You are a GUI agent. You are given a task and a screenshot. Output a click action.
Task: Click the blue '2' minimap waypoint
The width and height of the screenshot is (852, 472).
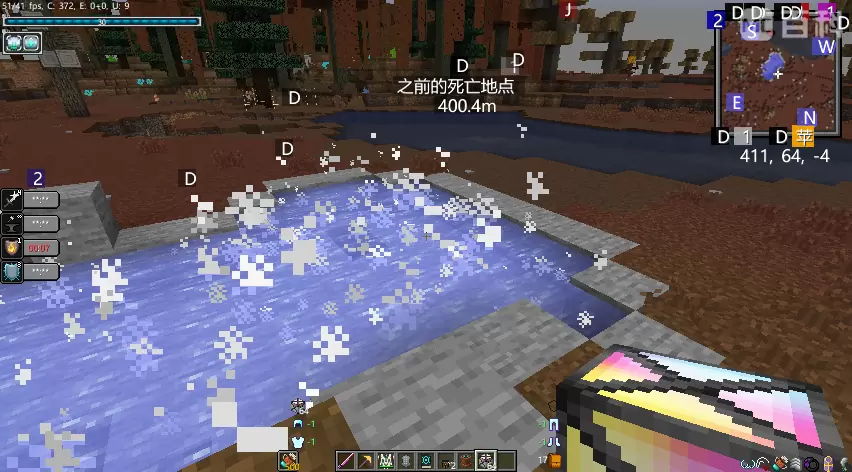click(x=717, y=20)
